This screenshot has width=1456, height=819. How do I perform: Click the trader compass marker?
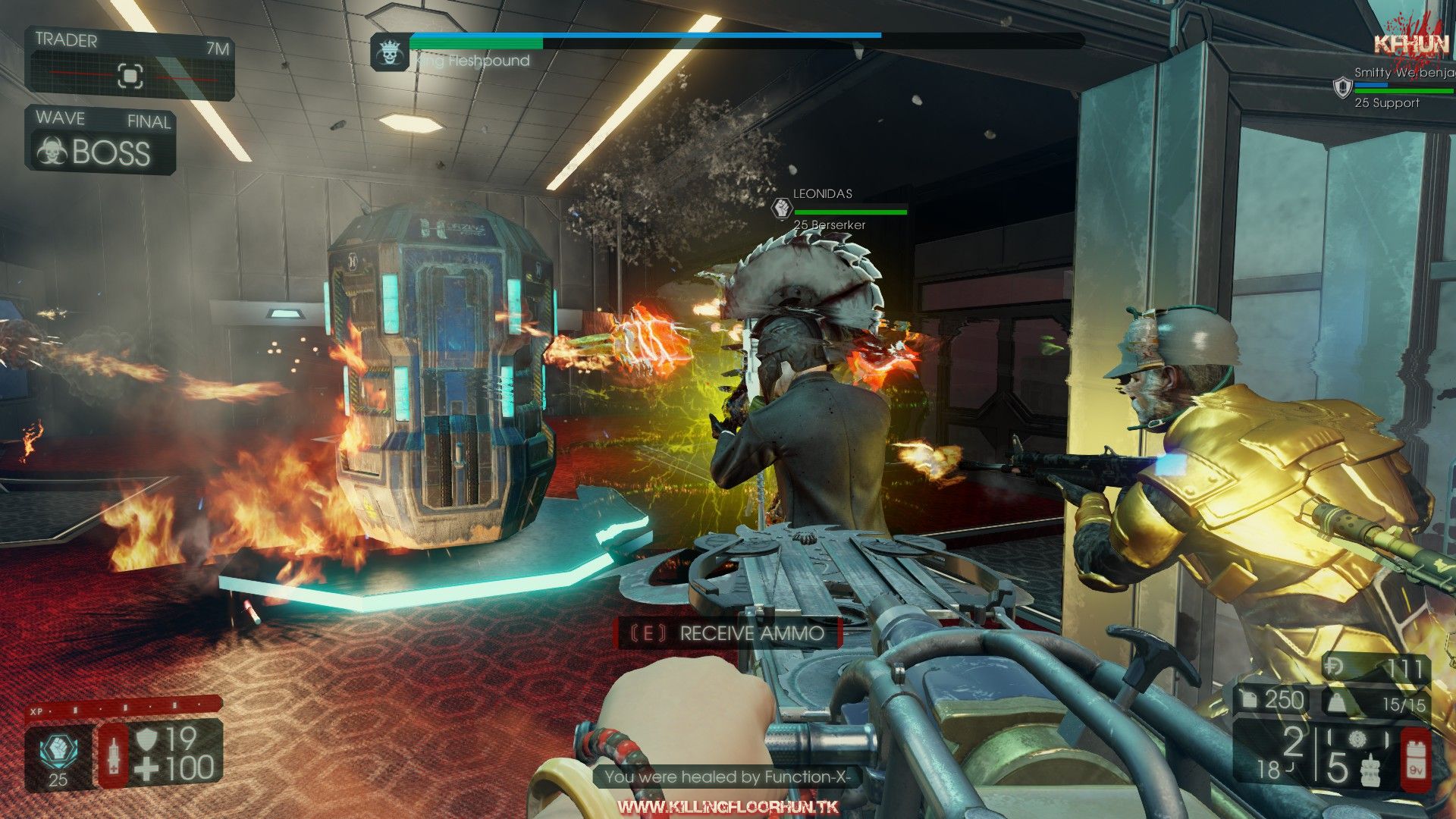pyautogui.click(x=130, y=76)
